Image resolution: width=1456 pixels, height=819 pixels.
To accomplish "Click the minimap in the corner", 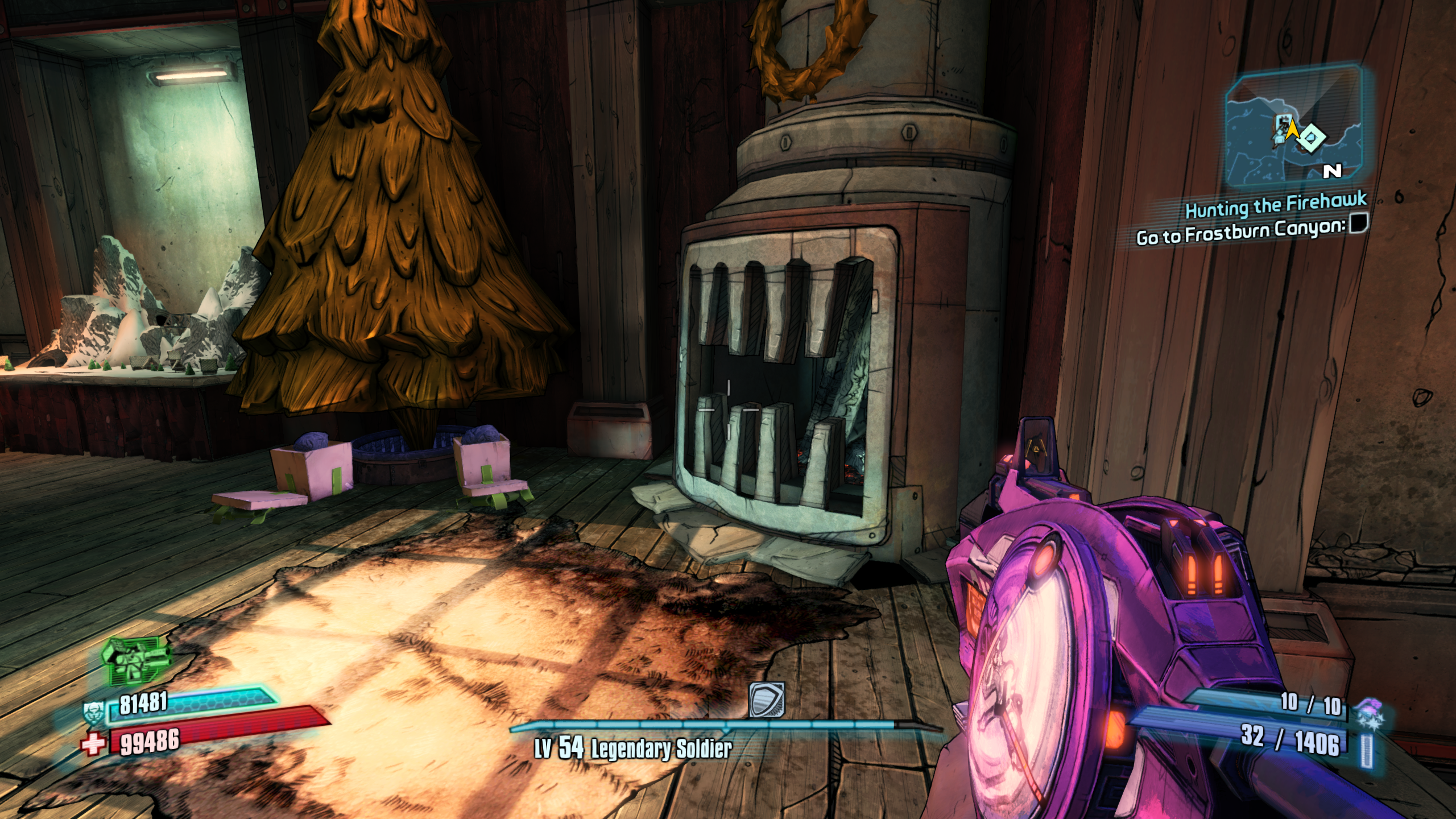I will [x=1293, y=127].
